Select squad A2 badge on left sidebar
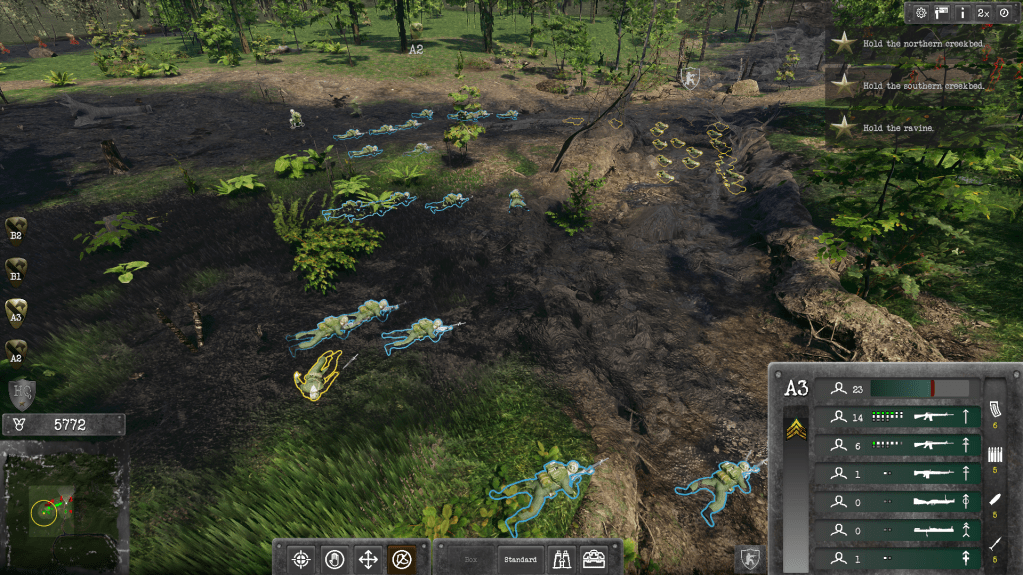 click(x=16, y=352)
